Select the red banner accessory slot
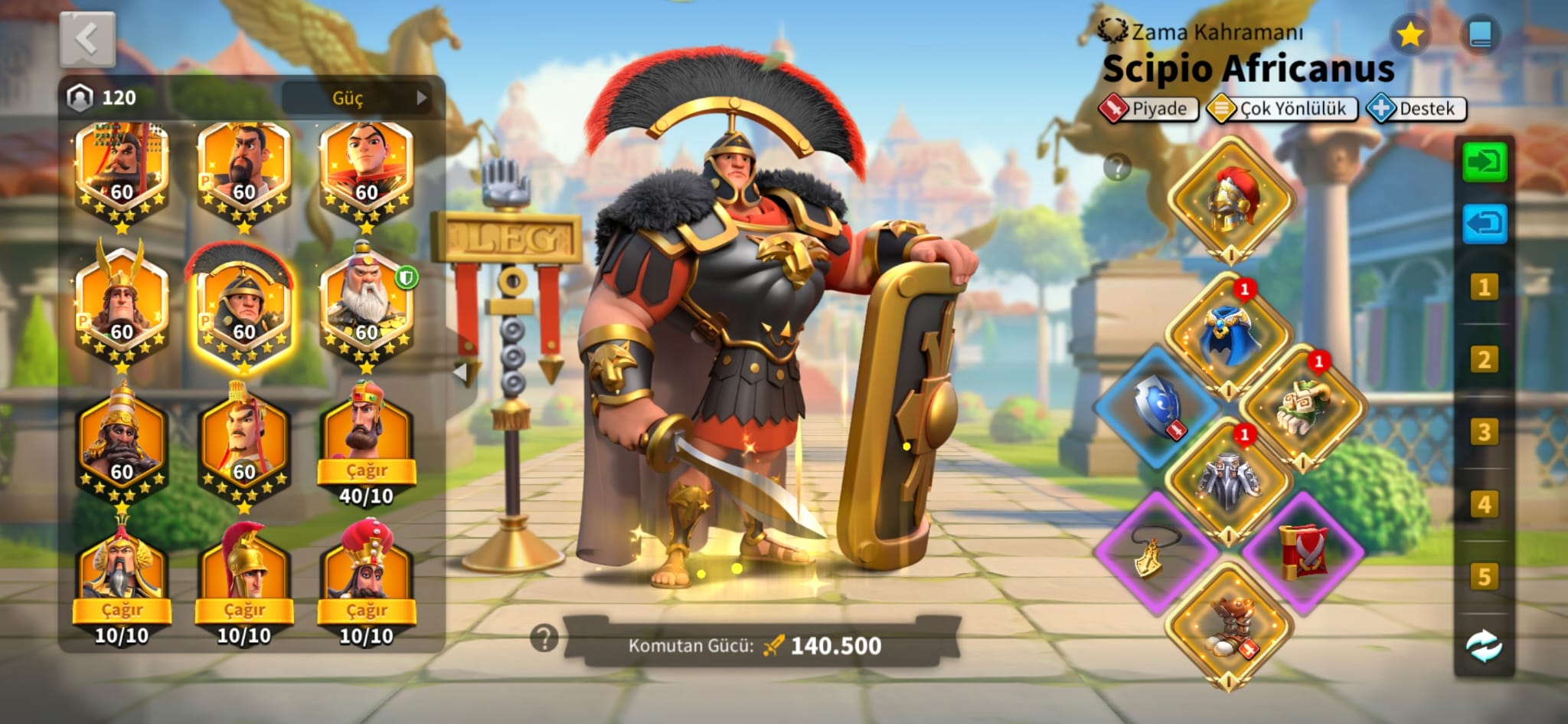This screenshot has width=1568, height=724. point(1303,552)
